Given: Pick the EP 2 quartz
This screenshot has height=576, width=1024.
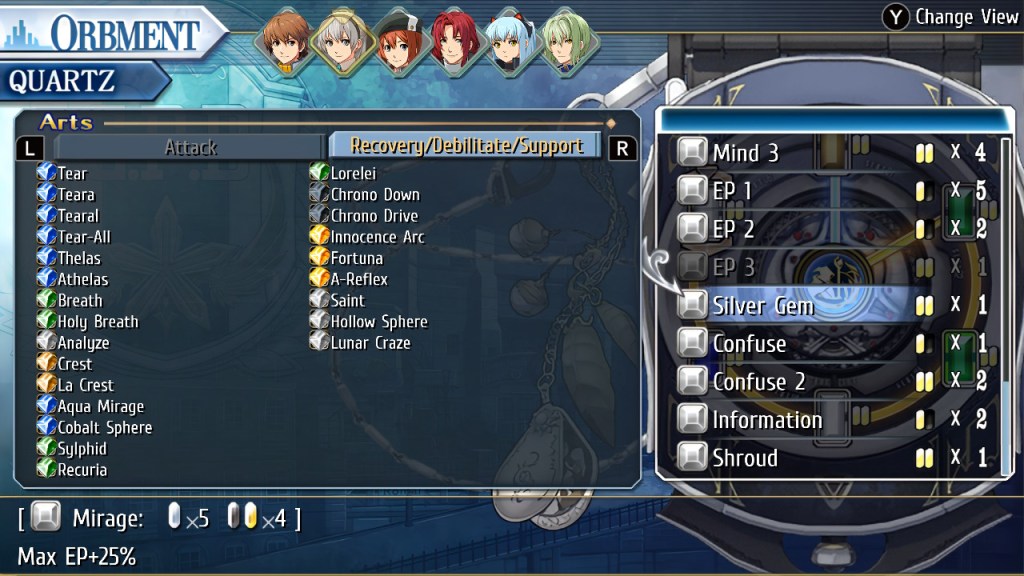Looking at the screenshot, I should pos(733,229).
